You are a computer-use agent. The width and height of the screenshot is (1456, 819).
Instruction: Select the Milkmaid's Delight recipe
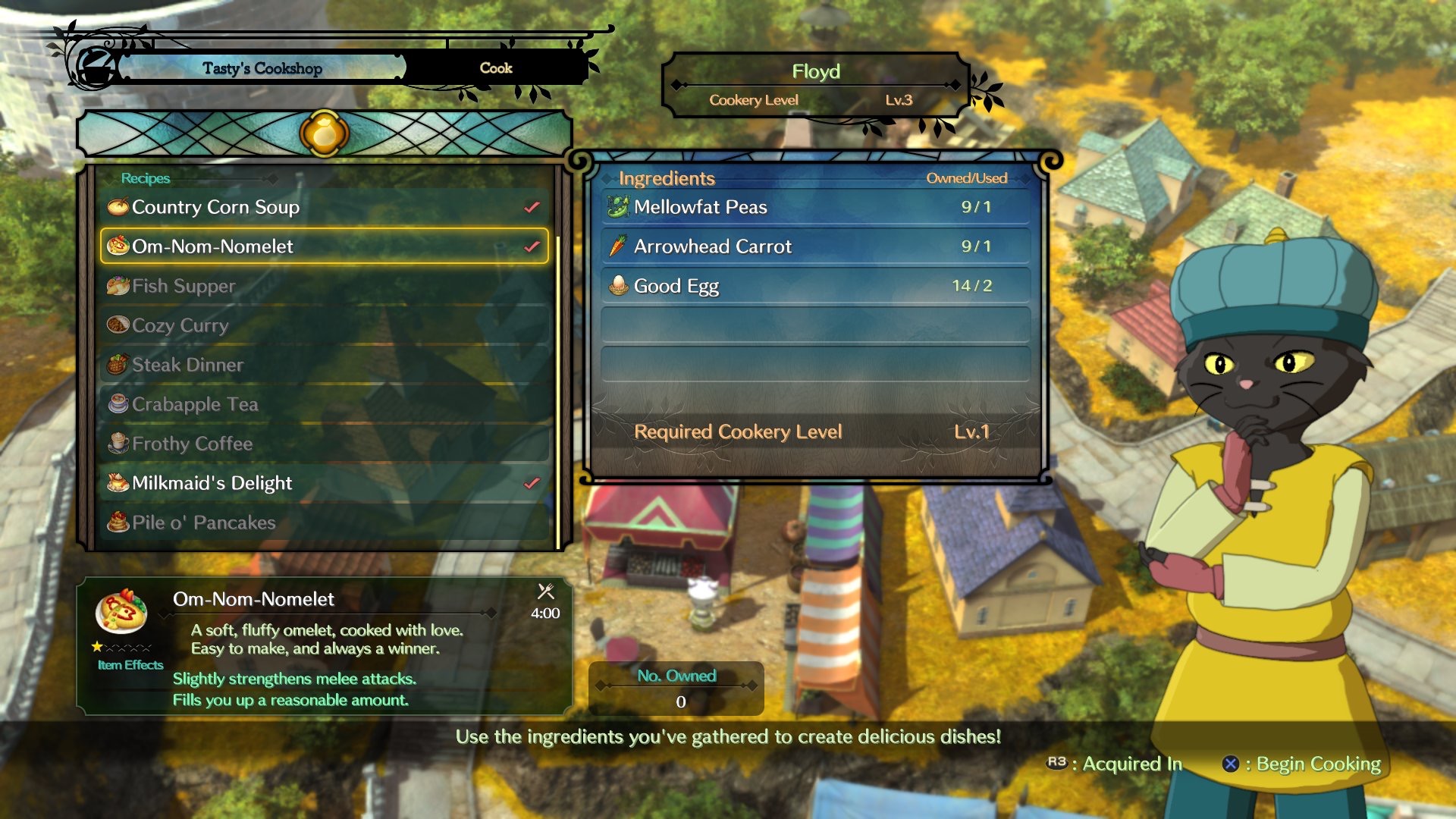coord(324,483)
